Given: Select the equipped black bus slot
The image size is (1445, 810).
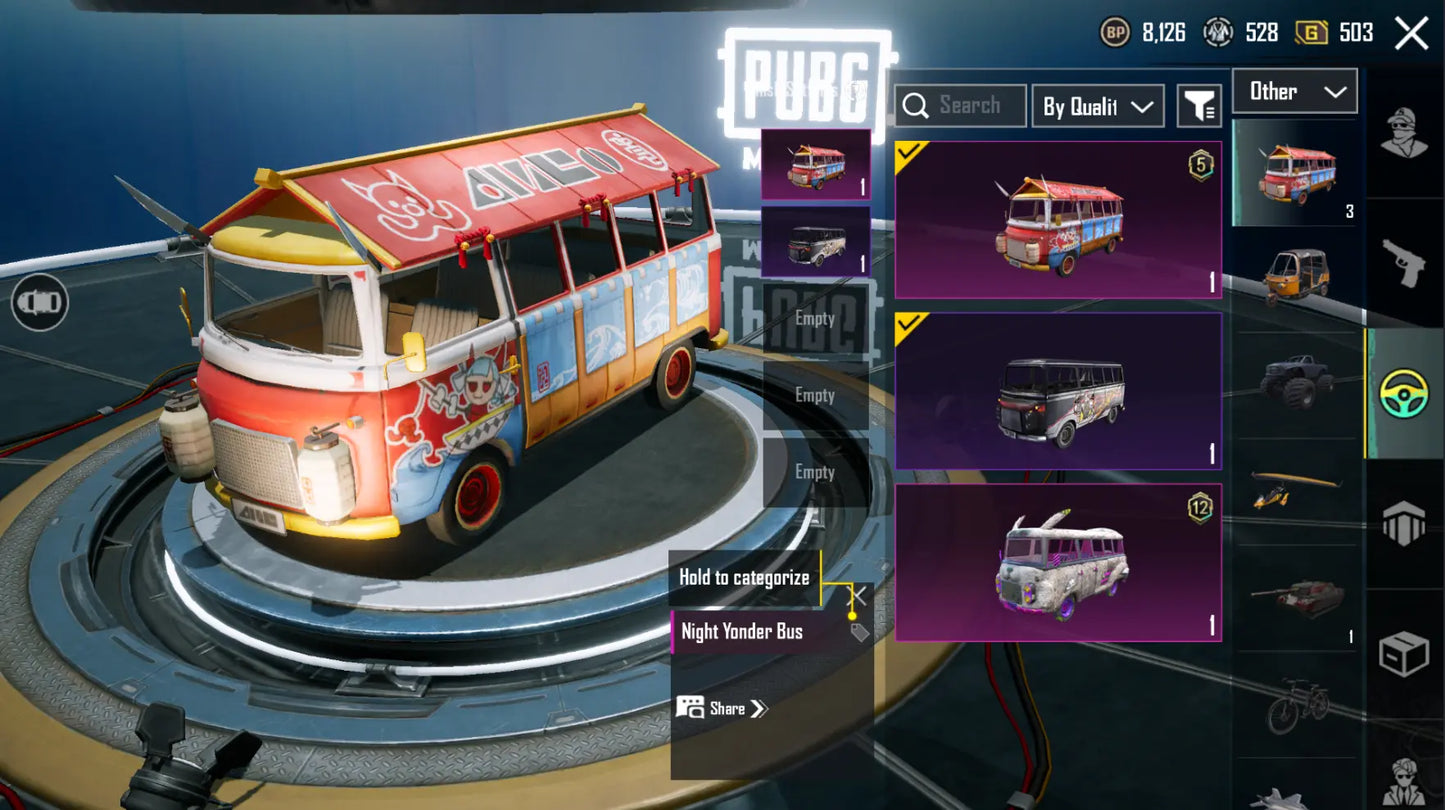Looking at the screenshot, I should (x=815, y=242).
